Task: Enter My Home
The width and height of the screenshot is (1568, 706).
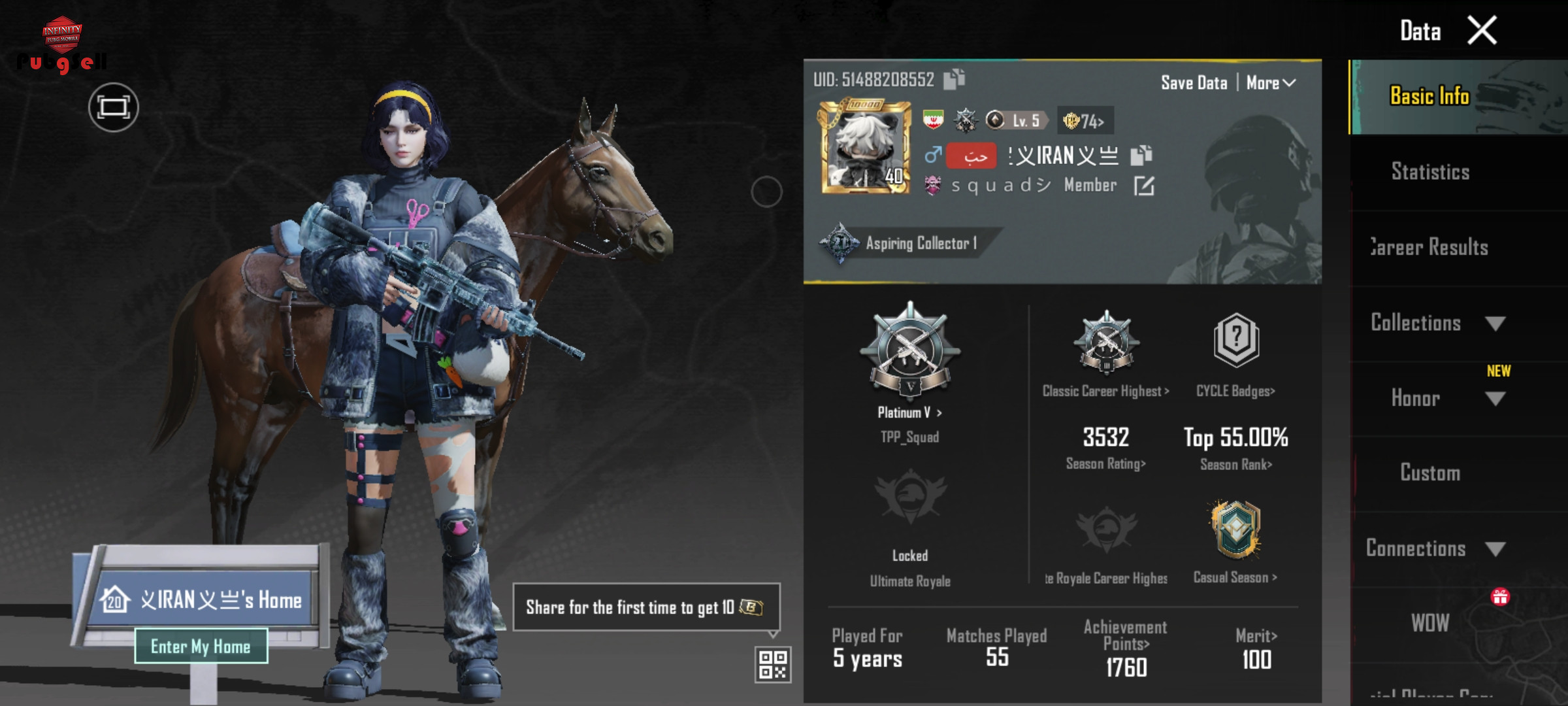Action: click(201, 647)
